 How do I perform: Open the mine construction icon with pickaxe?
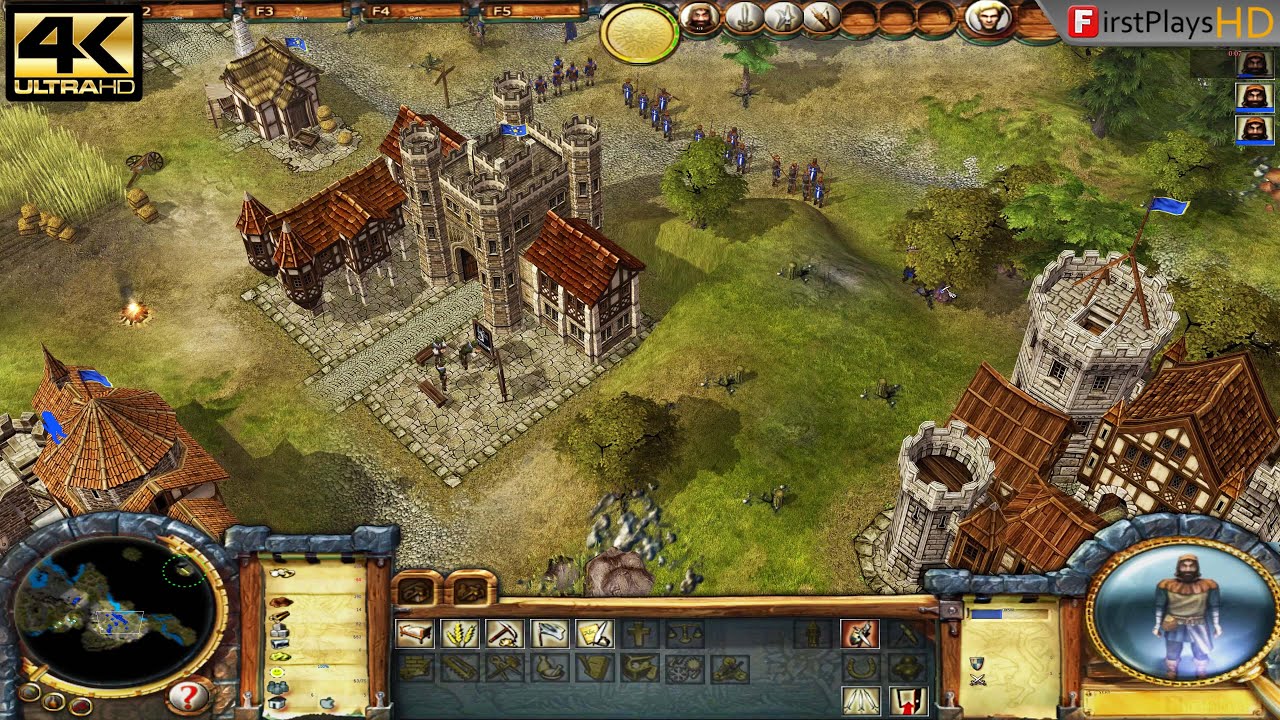504,633
